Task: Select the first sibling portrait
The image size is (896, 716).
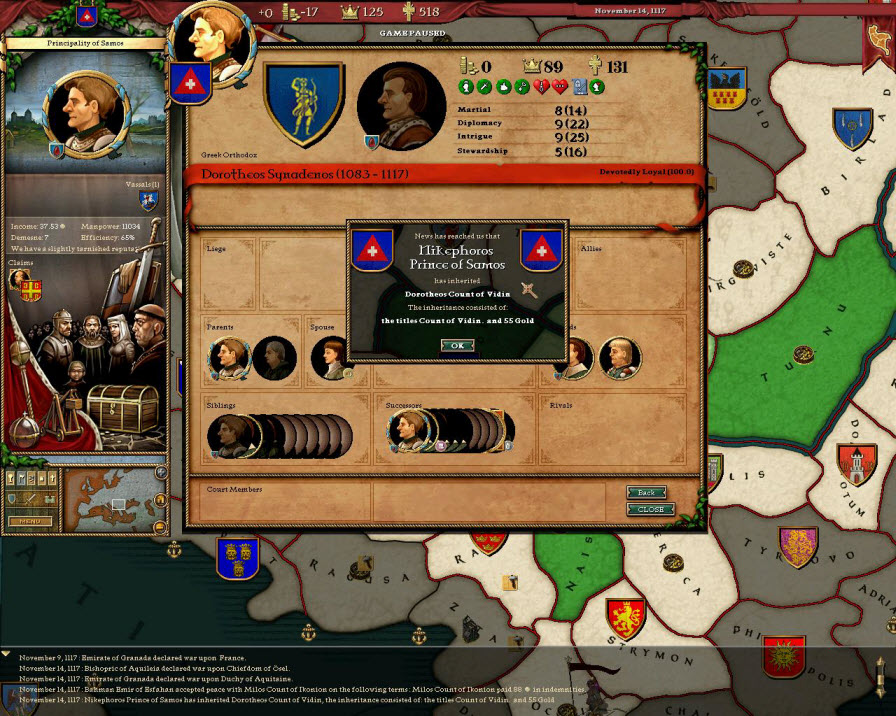Action: (228, 434)
